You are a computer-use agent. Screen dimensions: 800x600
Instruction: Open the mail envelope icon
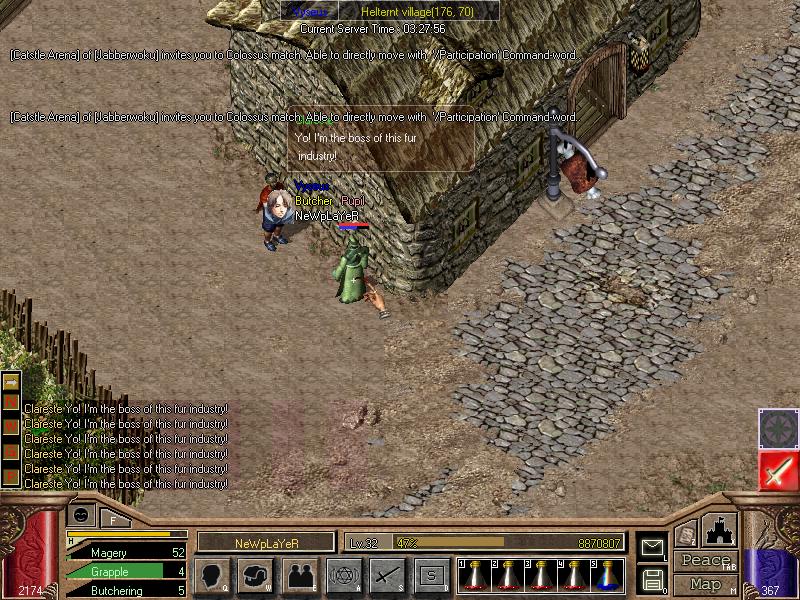coord(651,547)
